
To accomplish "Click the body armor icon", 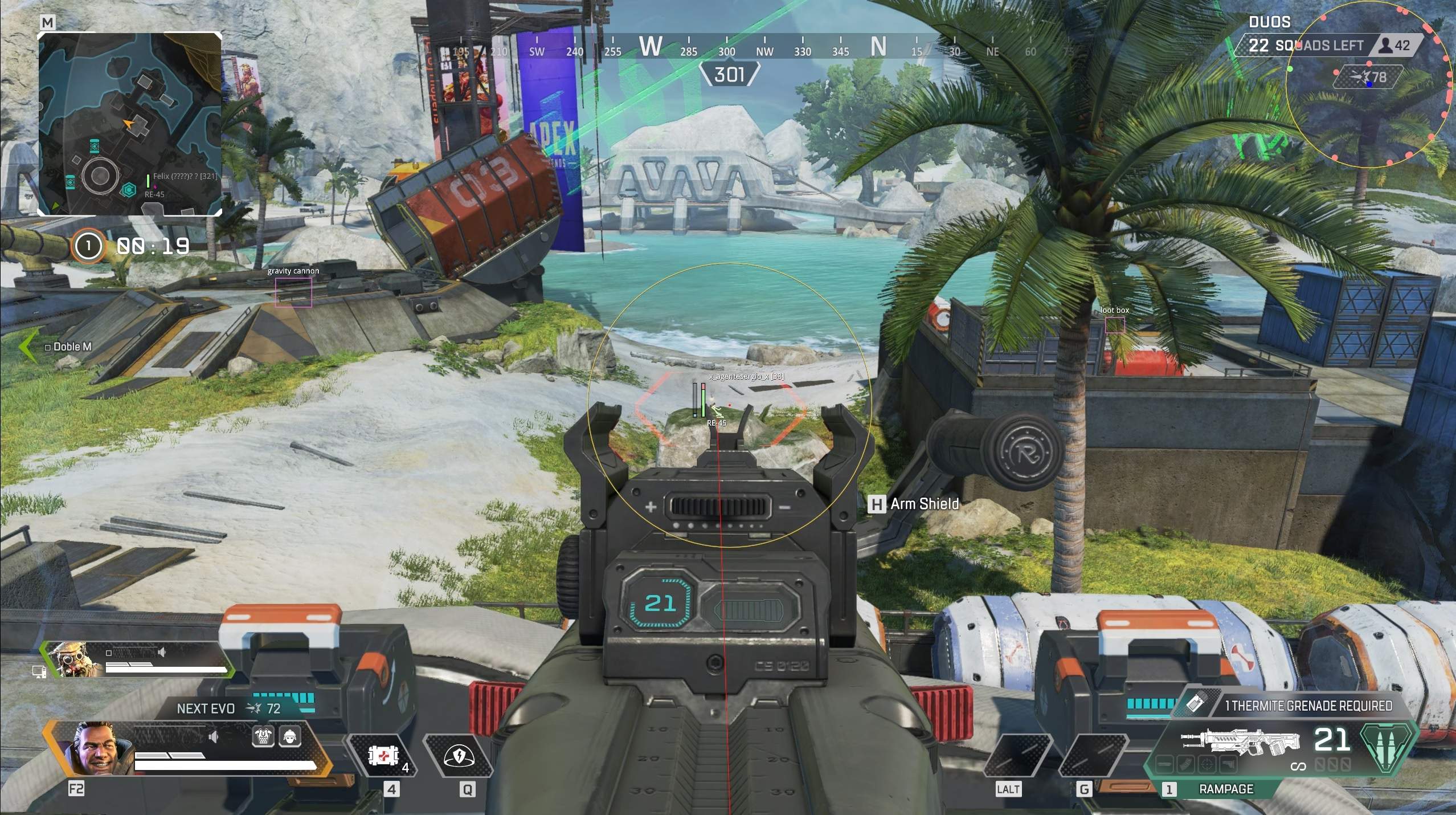I will tap(263, 737).
